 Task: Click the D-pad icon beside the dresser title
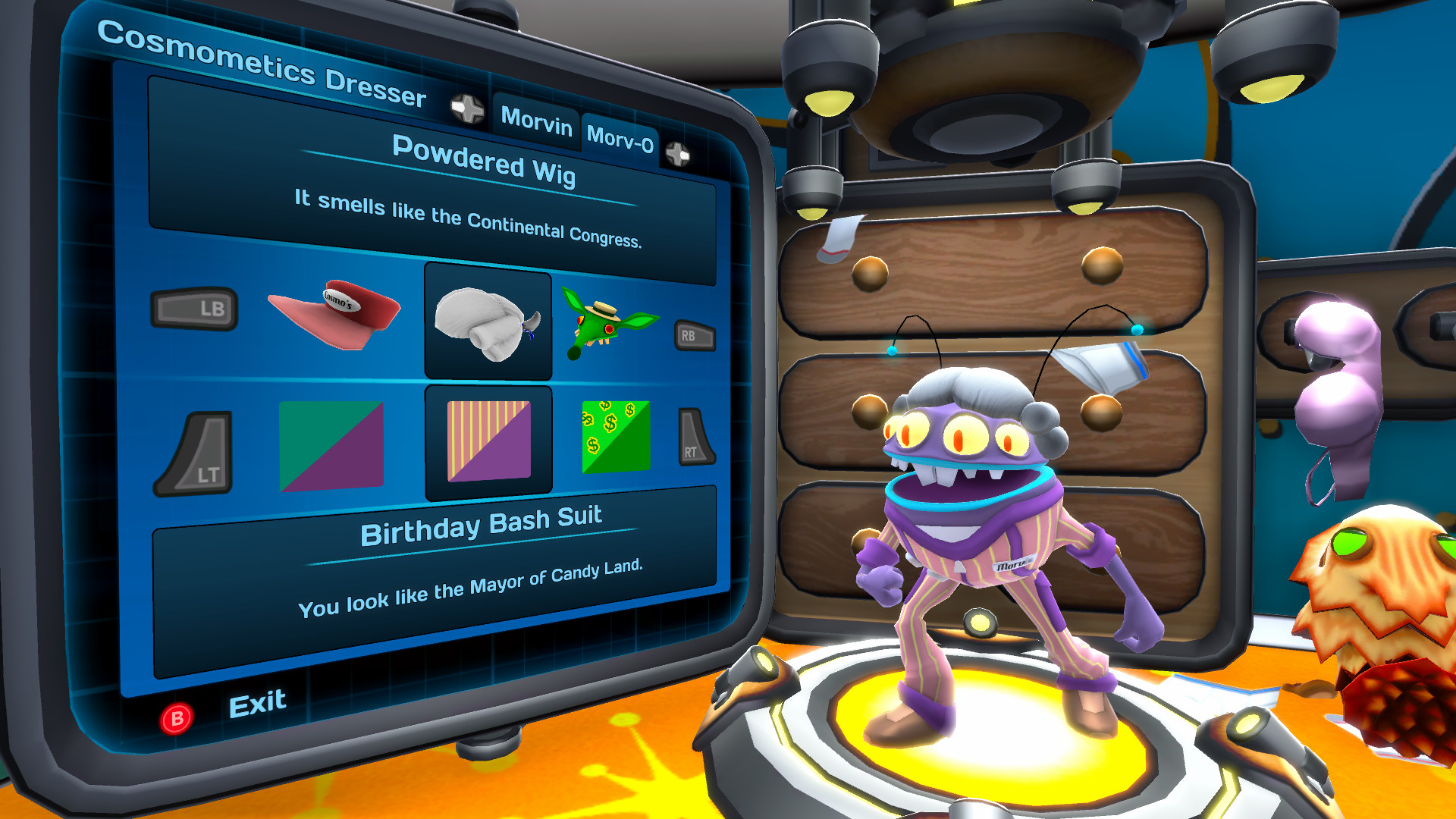(468, 109)
